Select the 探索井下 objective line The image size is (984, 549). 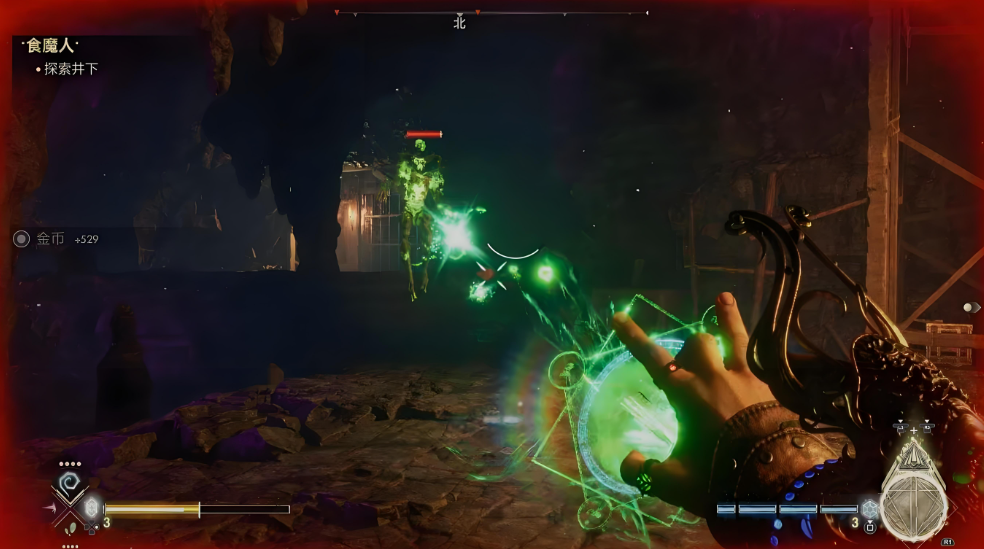tap(71, 69)
